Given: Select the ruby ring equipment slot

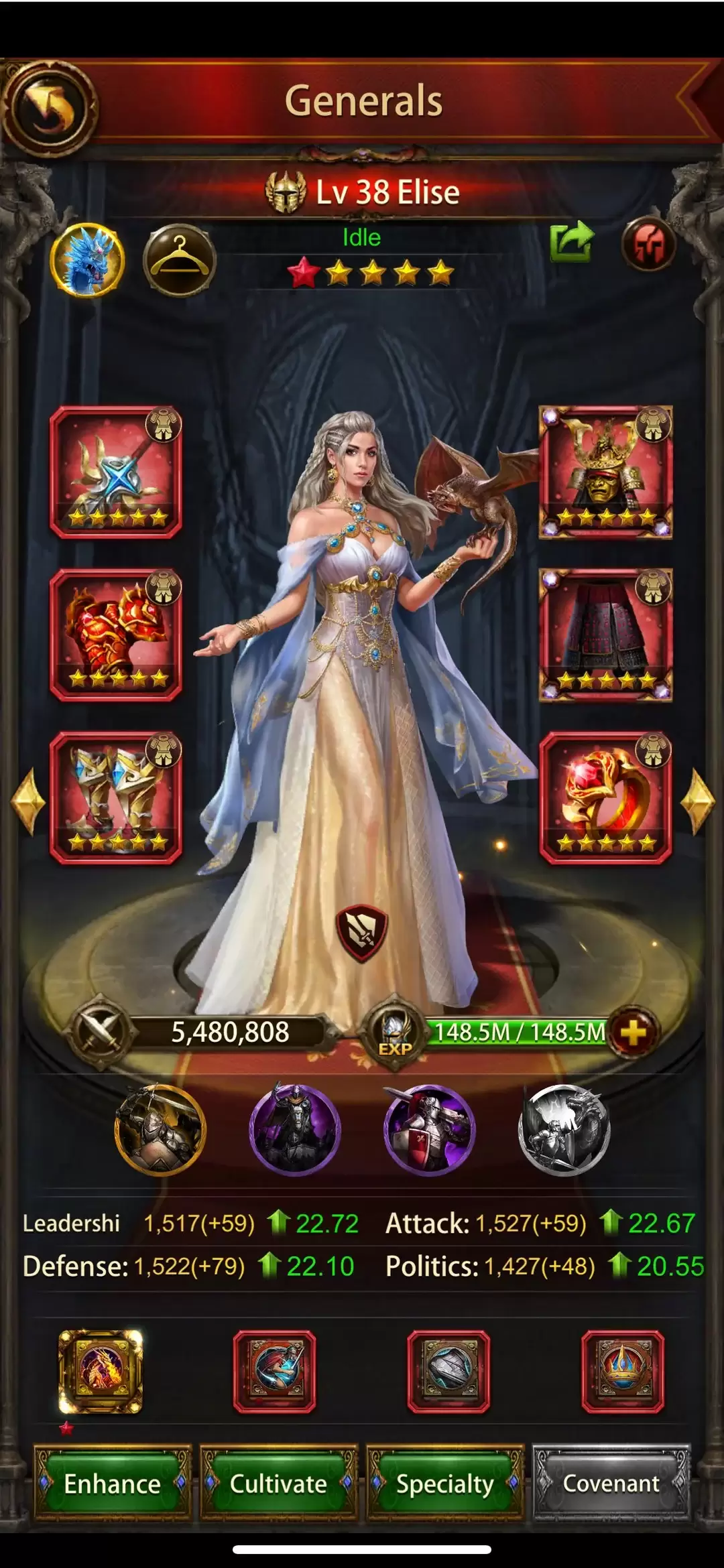Looking at the screenshot, I should pos(606,797).
